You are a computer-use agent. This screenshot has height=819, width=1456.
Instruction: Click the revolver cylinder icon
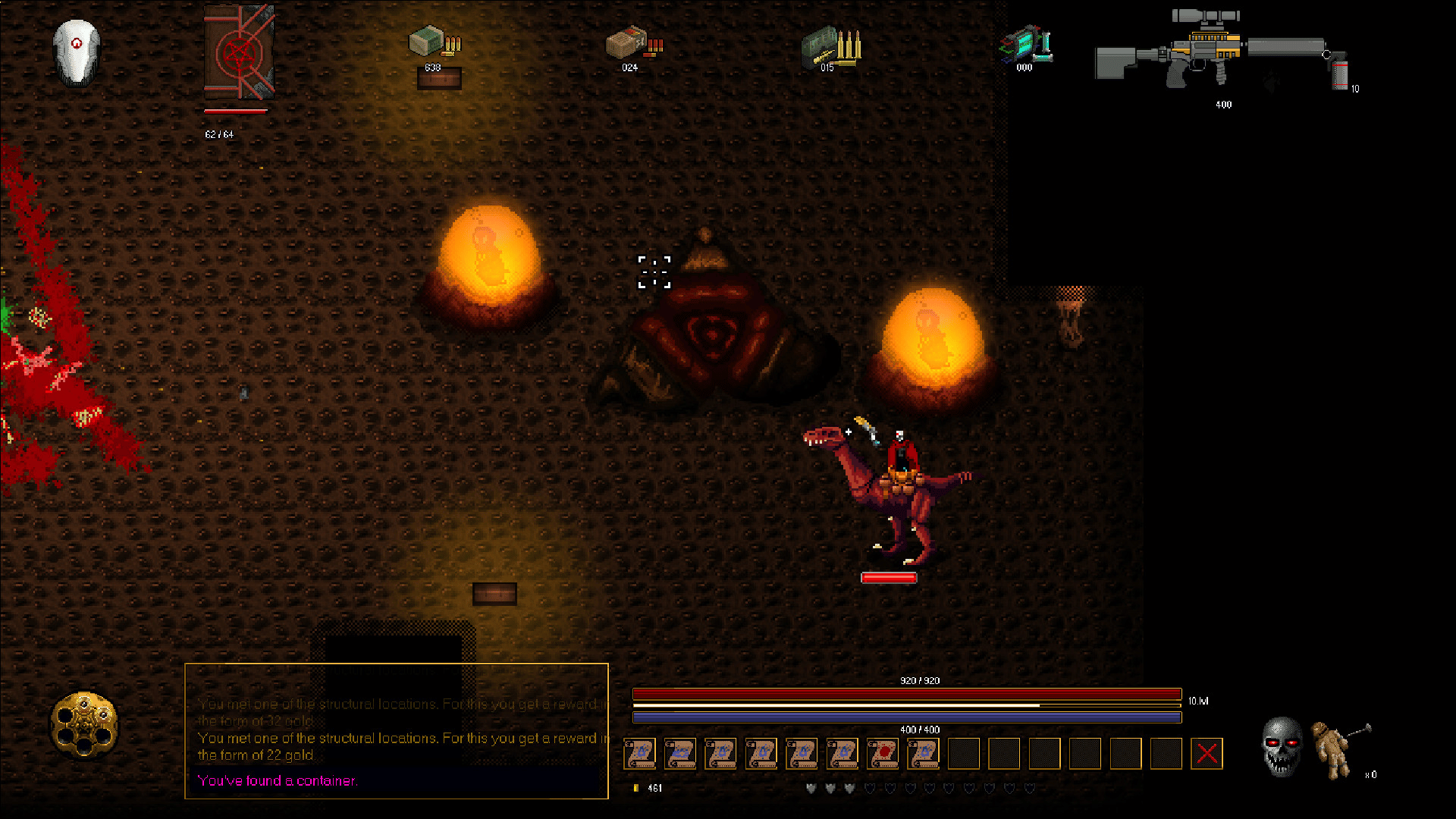[84, 724]
